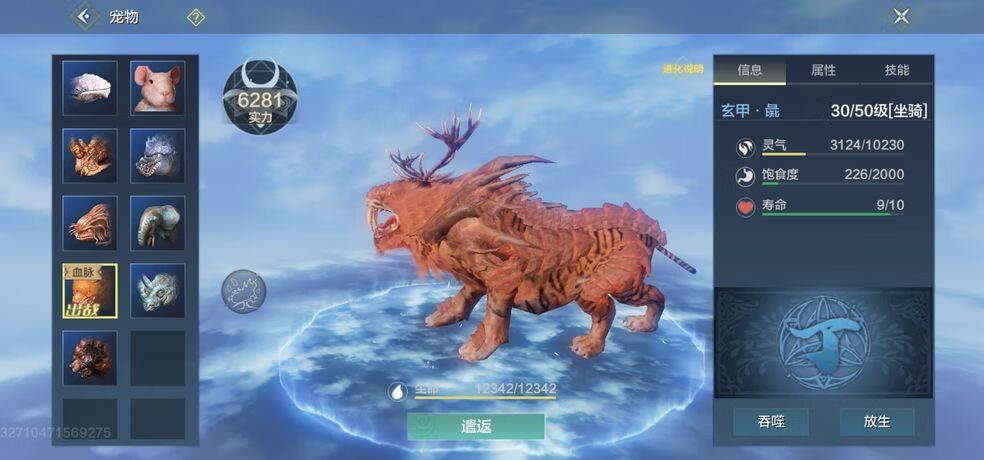984x460 pixels.
Task: Tap the blue pet emblem medallion
Action: (823, 342)
